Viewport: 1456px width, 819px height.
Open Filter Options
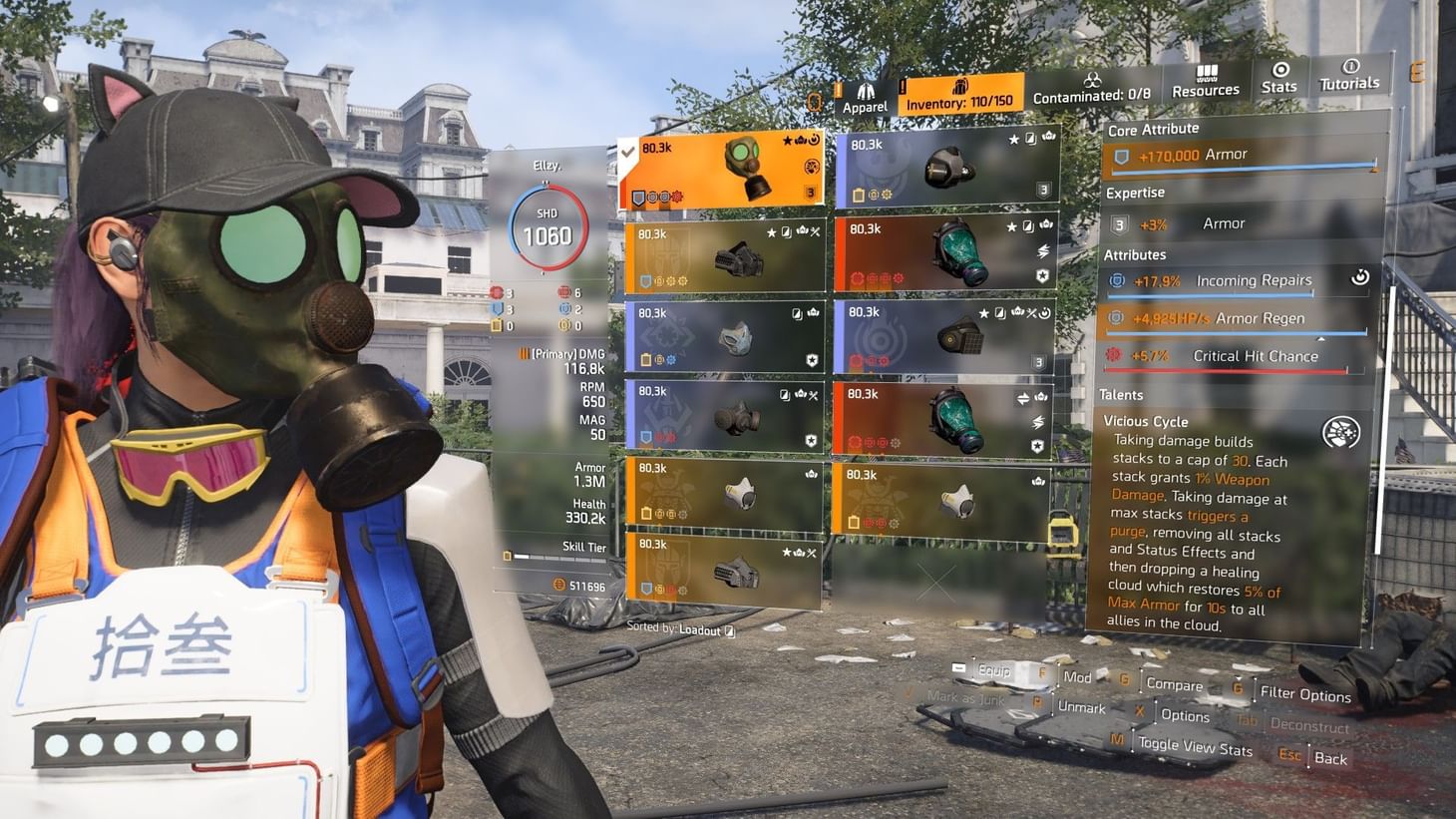coord(1306,693)
